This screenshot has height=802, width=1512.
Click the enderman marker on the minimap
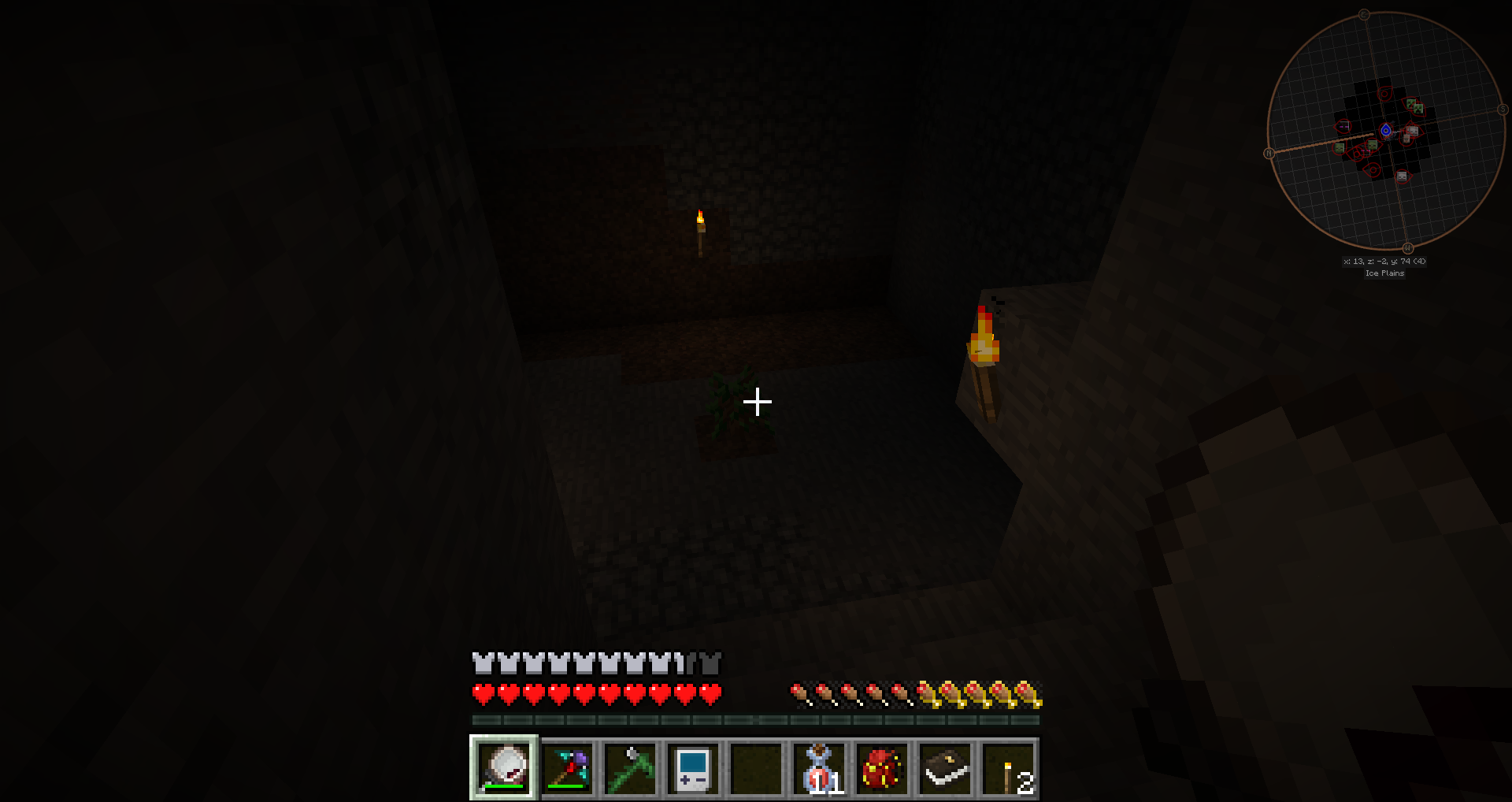coord(1343,126)
